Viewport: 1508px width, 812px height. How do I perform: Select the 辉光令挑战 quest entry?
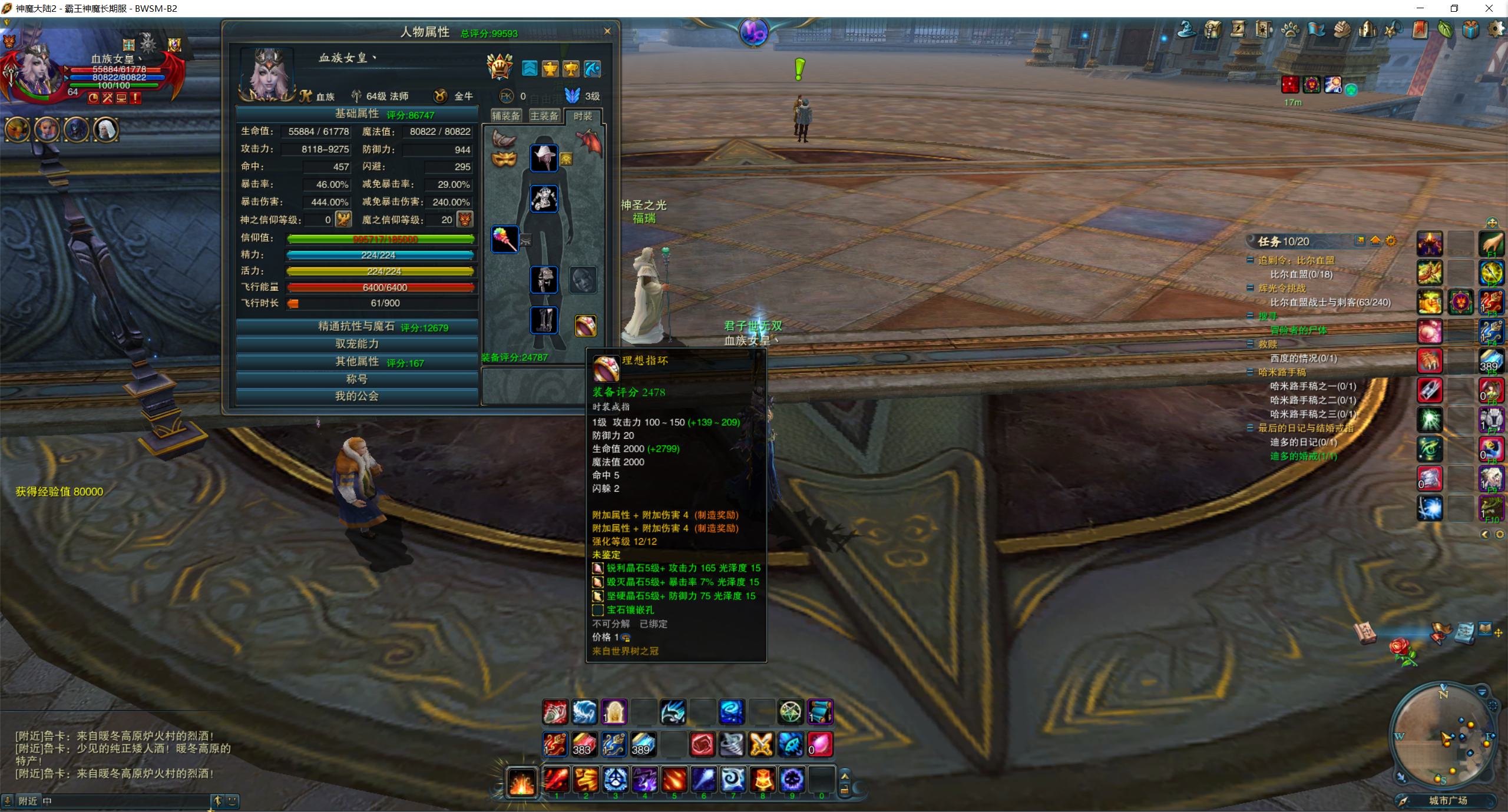[1282, 288]
